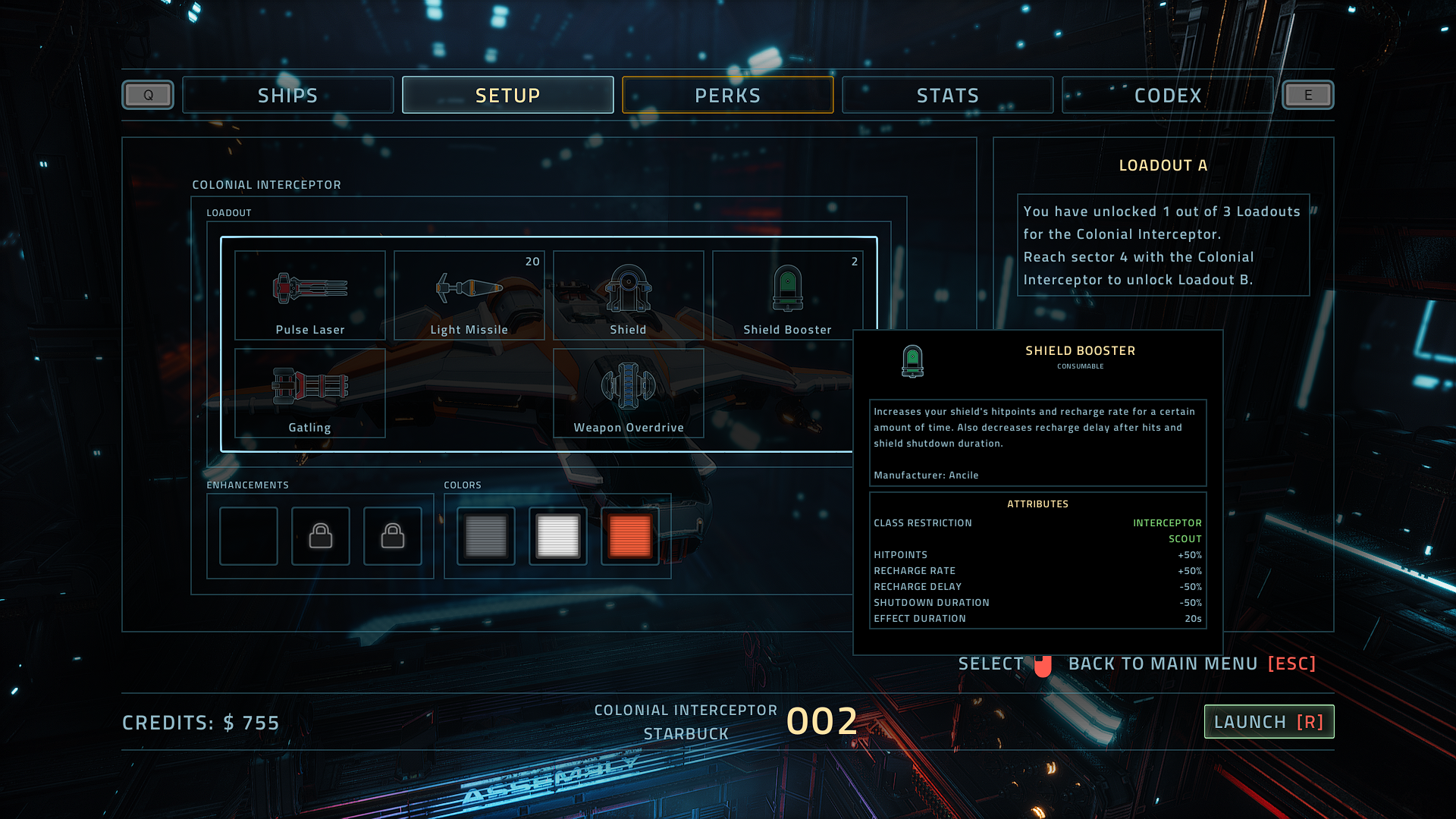Go to the Perks tab
Screen dimensions: 1456x819
click(727, 96)
